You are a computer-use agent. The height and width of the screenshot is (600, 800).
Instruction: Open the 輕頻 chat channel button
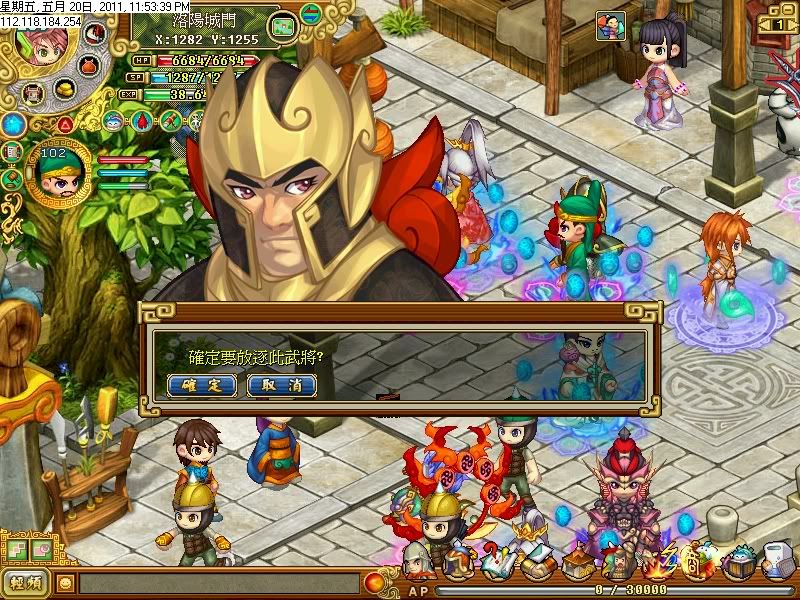(x=24, y=582)
